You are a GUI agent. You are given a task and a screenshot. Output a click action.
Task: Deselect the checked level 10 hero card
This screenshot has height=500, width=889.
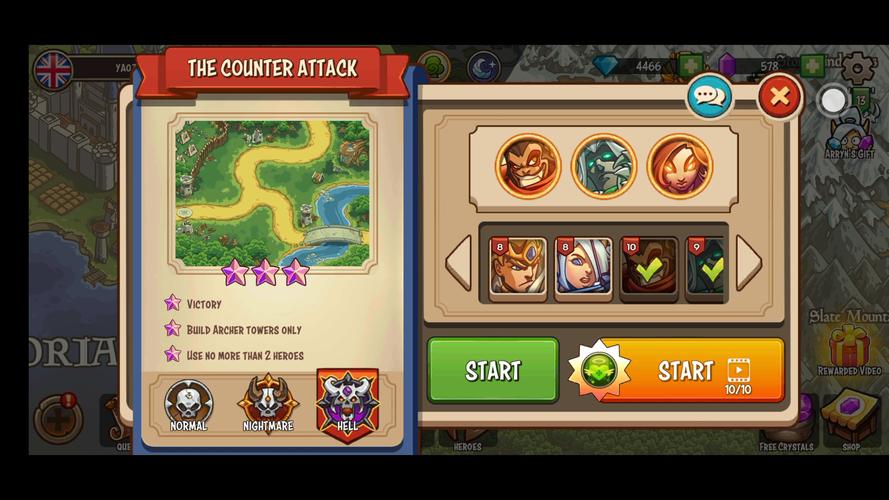(x=649, y=267)
